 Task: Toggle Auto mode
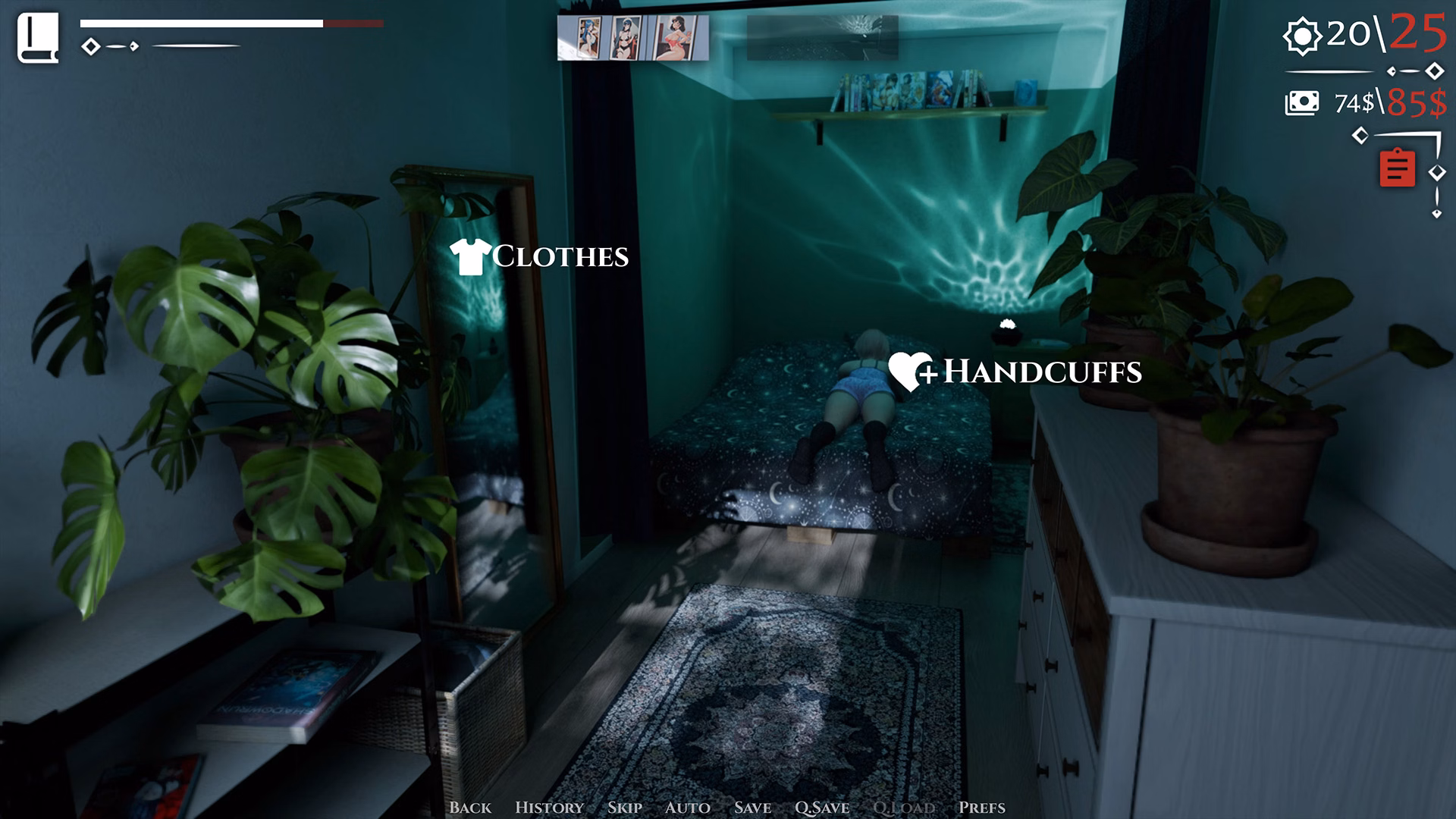688,808
